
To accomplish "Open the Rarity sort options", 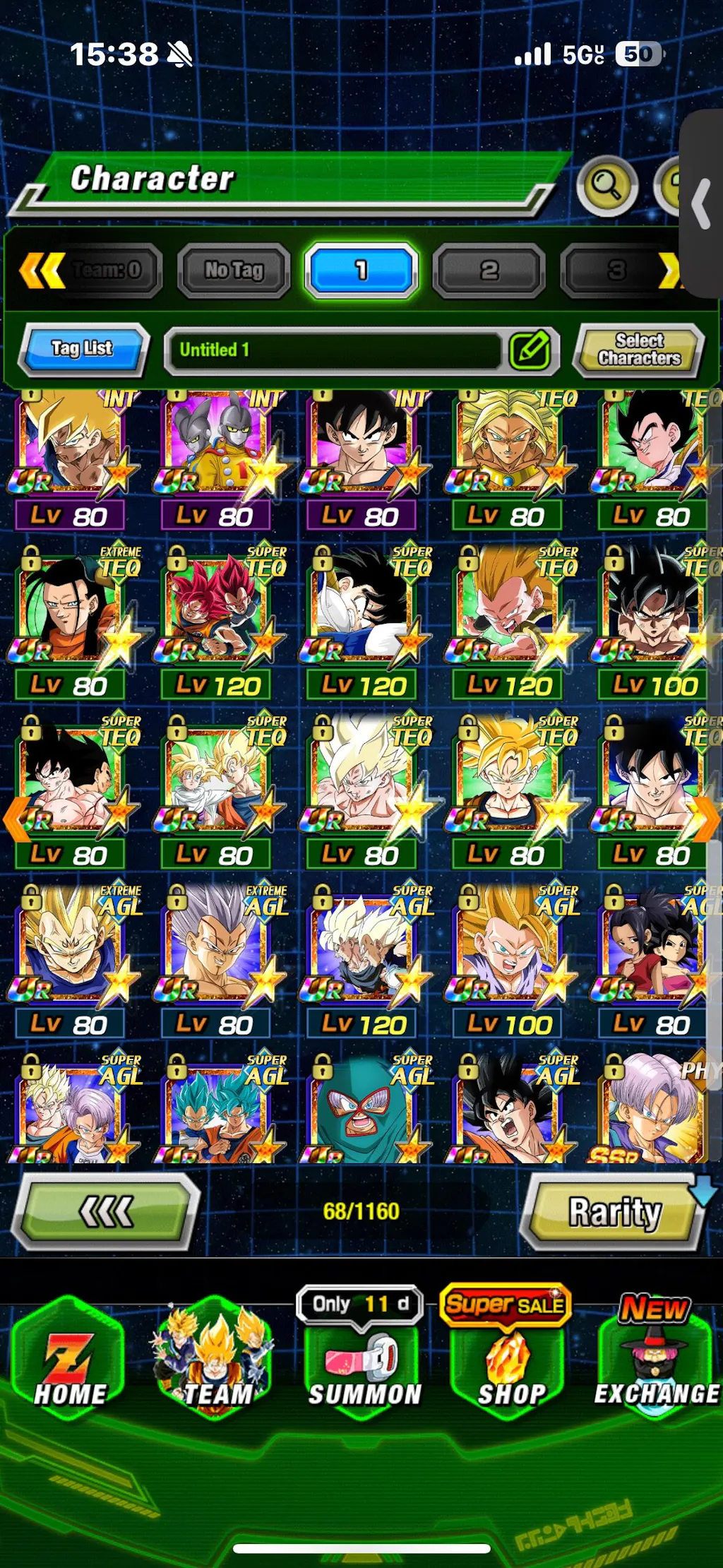I will (x=614, y=1212).
